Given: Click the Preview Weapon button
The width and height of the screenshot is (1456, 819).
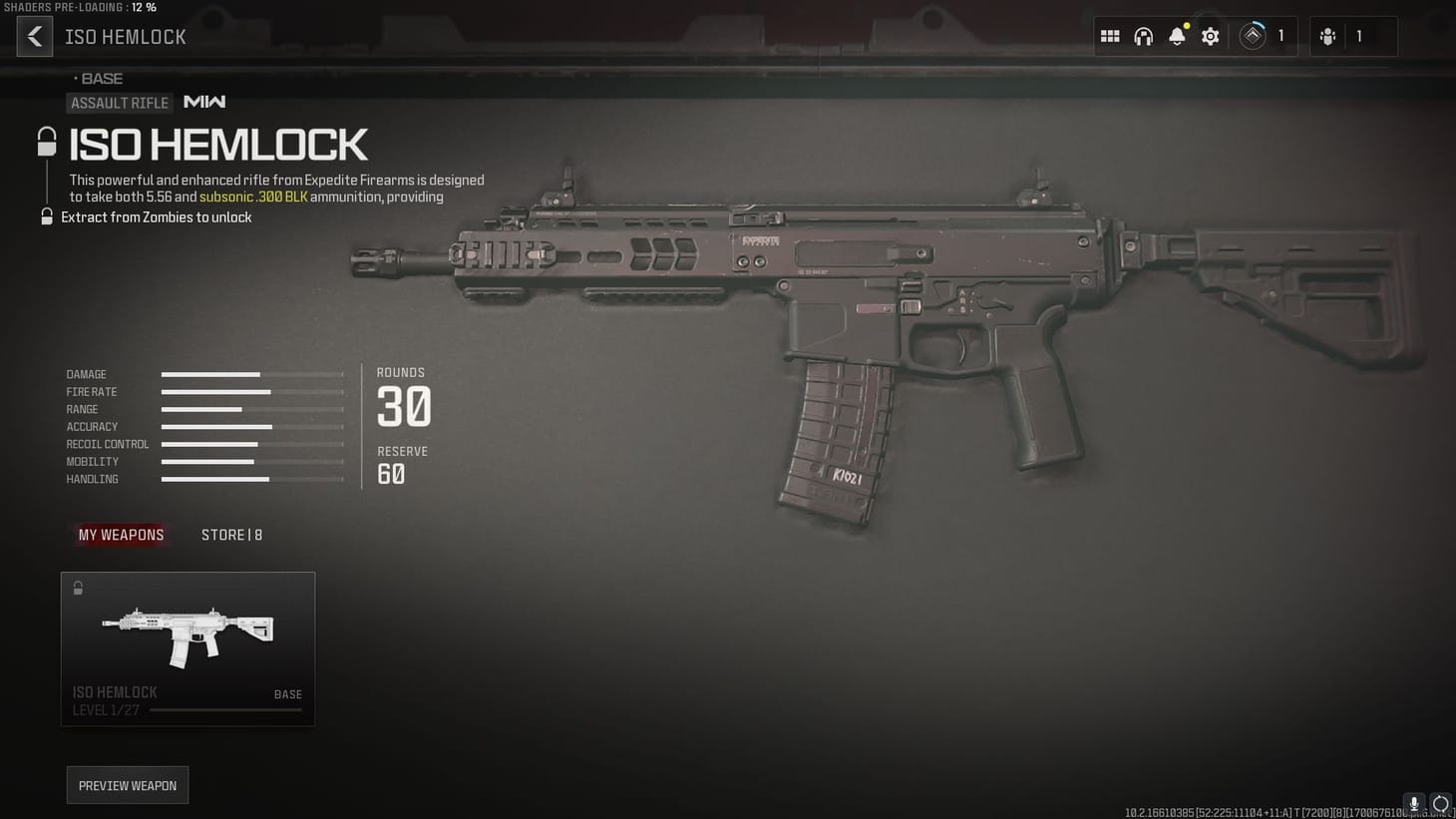Looking at the screenshot, I should 127,785.
